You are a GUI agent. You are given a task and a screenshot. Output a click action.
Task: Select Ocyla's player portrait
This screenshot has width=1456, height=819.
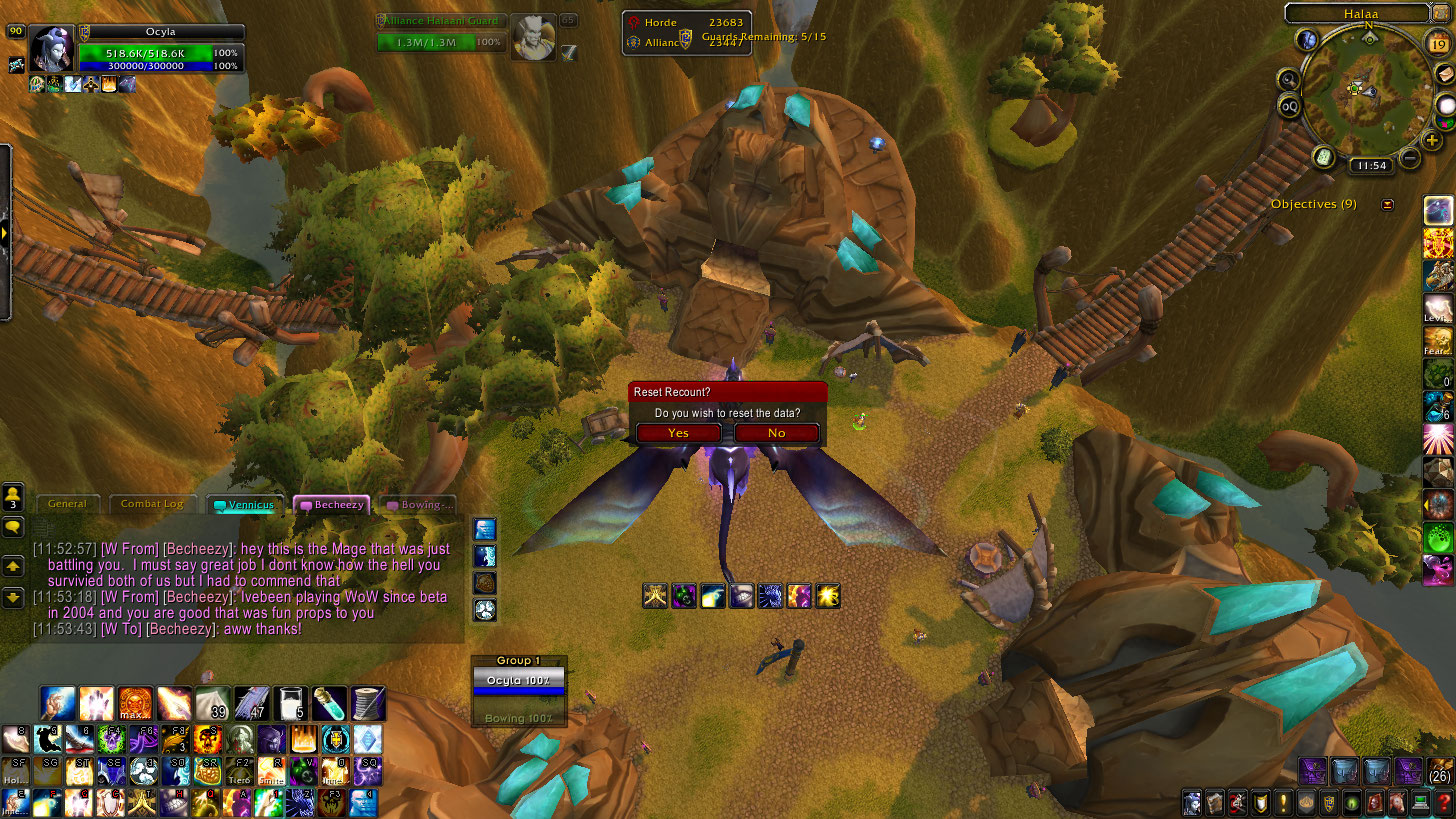coord(50,49)
